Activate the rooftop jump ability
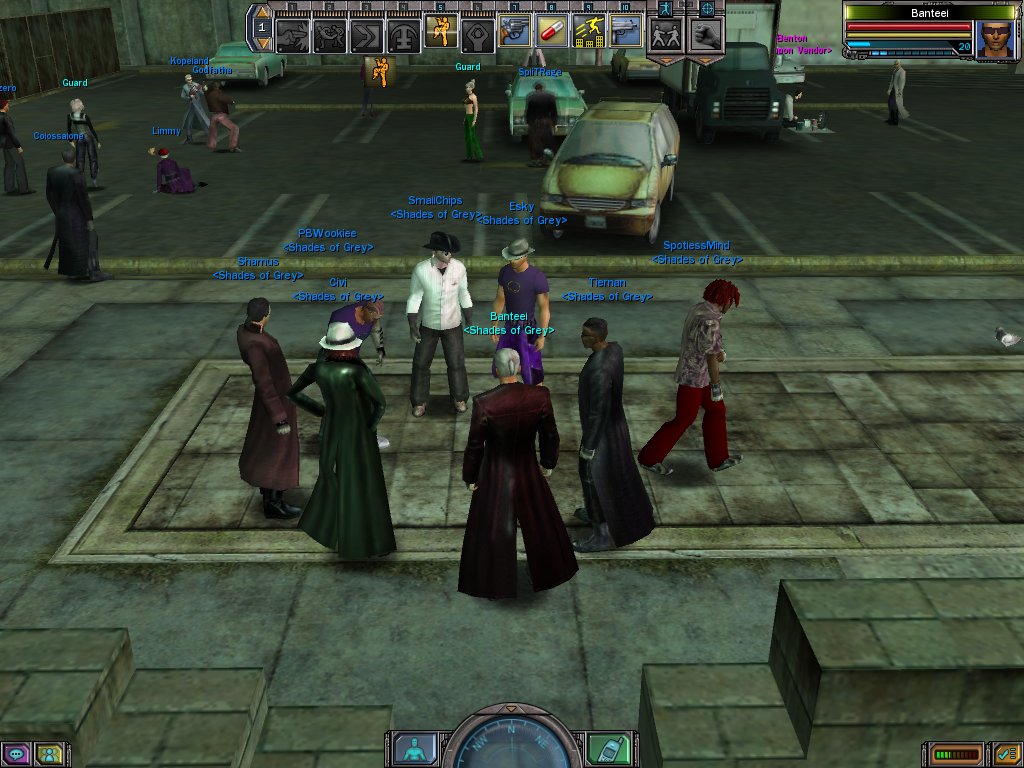 pyautogui.click(x=588, y=31)
